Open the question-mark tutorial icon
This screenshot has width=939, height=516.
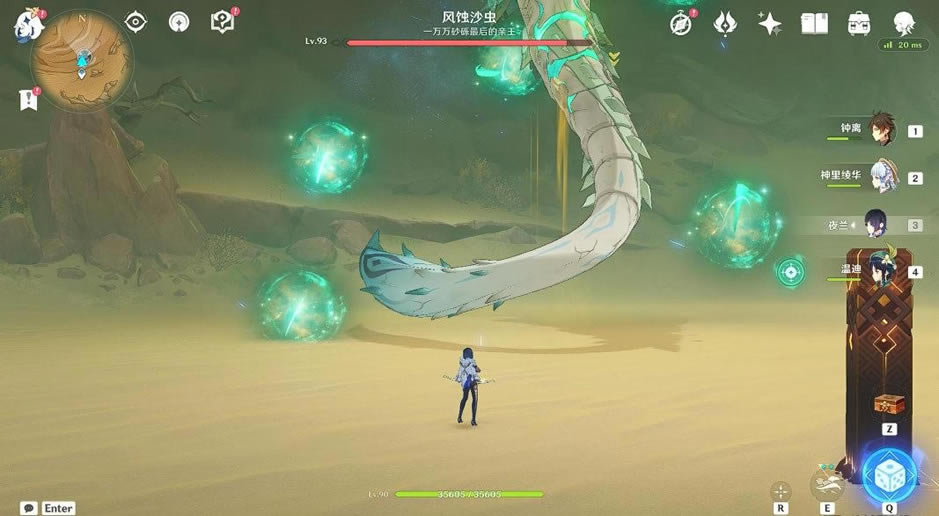click(222, 22)
